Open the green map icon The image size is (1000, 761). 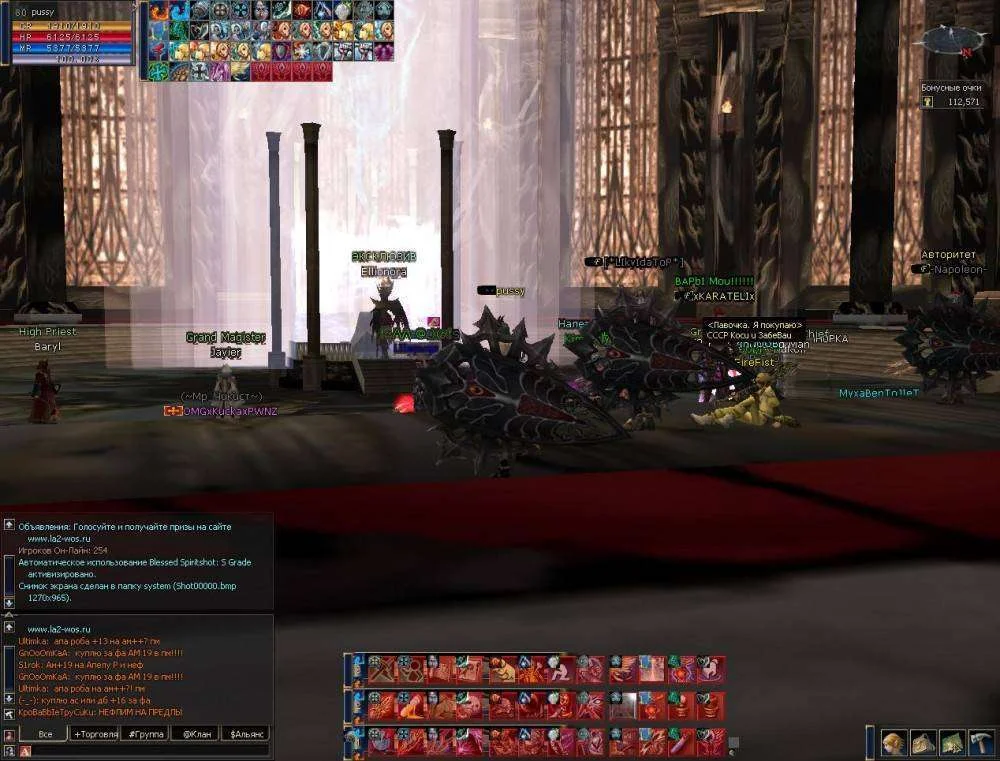pyautogui.click(x=951, y=743)
